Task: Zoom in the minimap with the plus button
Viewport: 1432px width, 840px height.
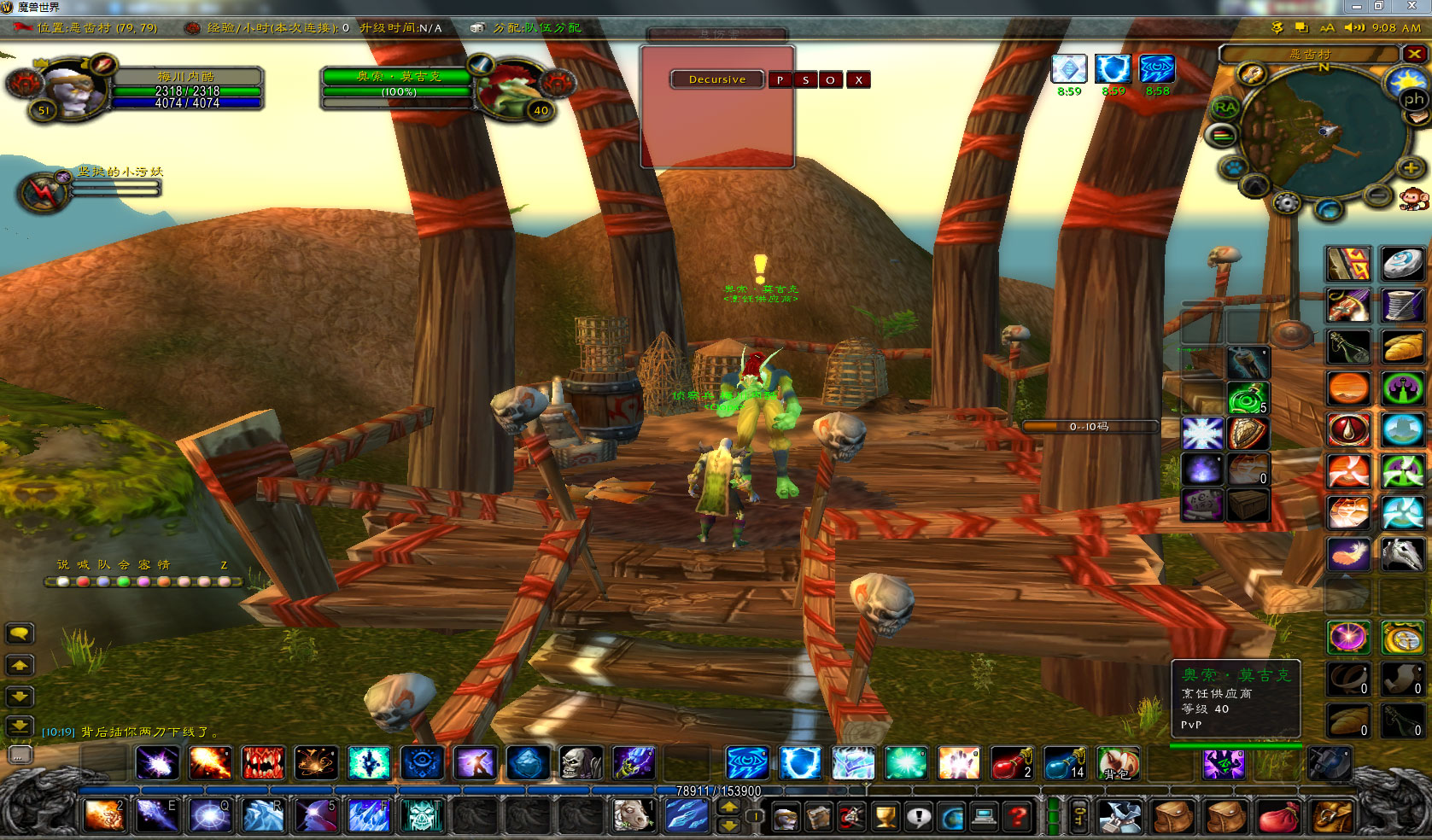Action: click(x=1410, y=168)
